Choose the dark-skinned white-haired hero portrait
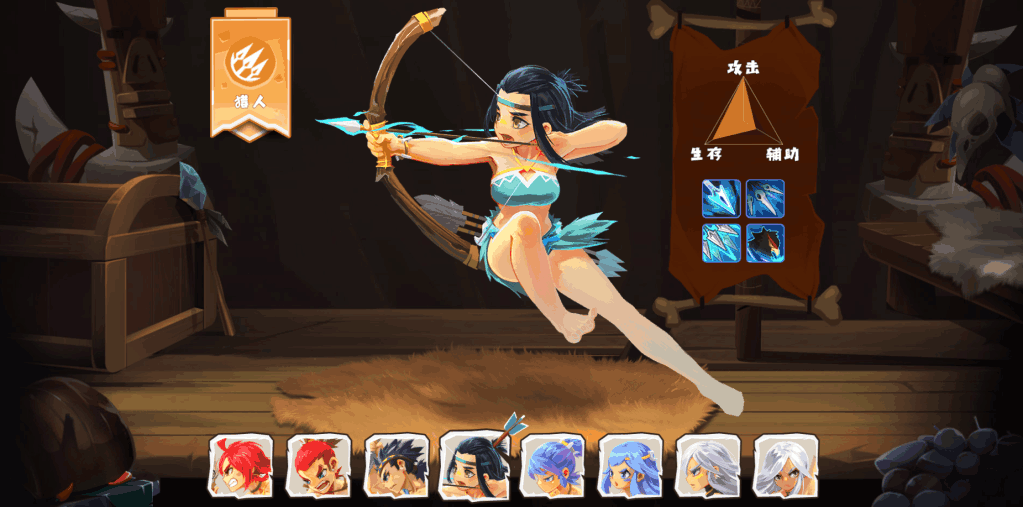1023x507 pixels. click(785, 465)
